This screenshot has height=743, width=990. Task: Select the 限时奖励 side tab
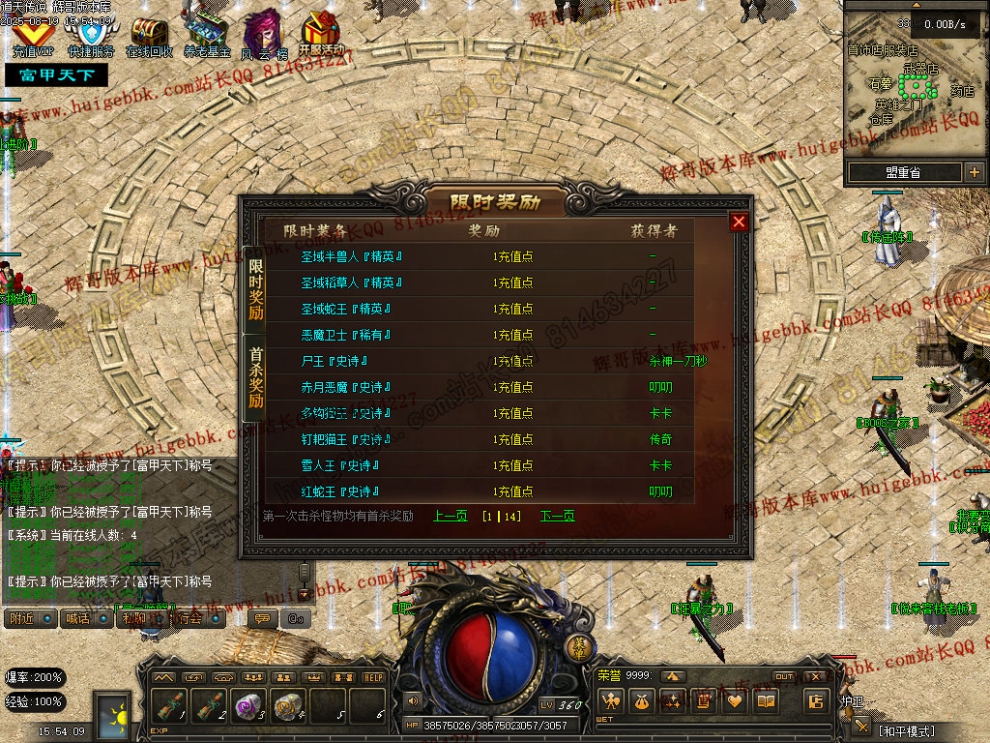(x=256, y=289)
